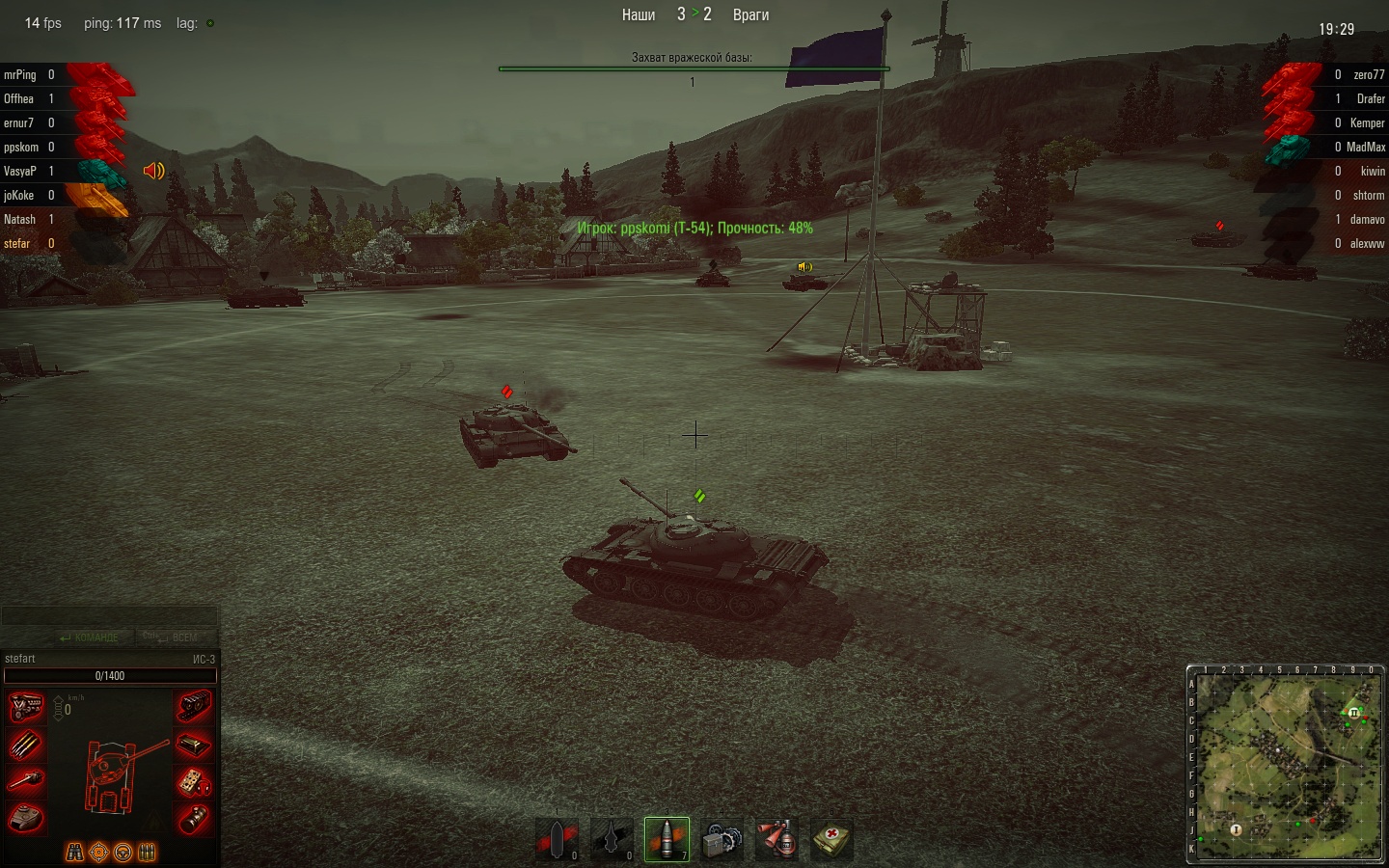1389x868 pixels.
Task: Use the repair kit consumable
Action: 722,839
